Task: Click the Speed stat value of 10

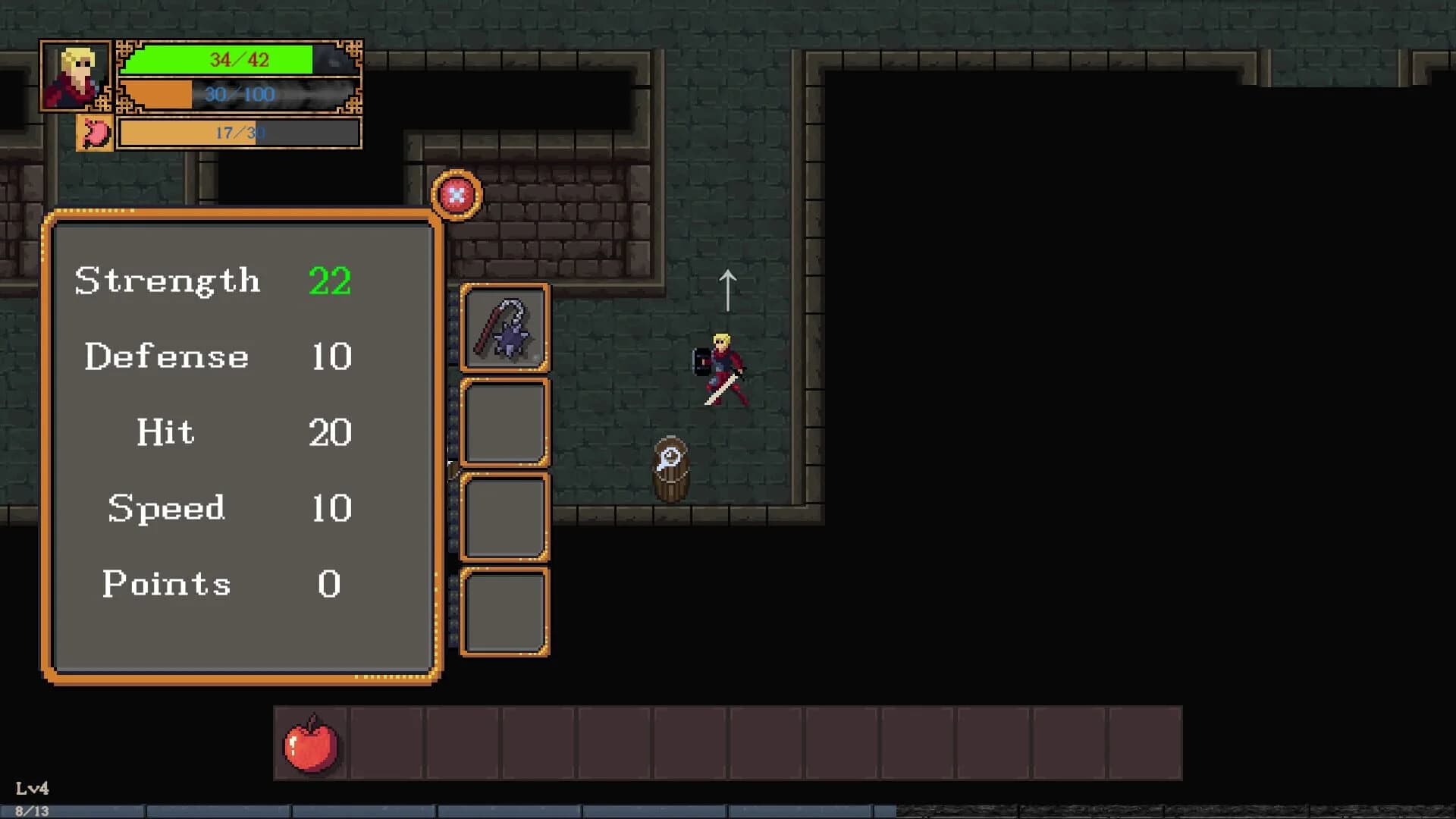Action: click(x=331, y=508)
